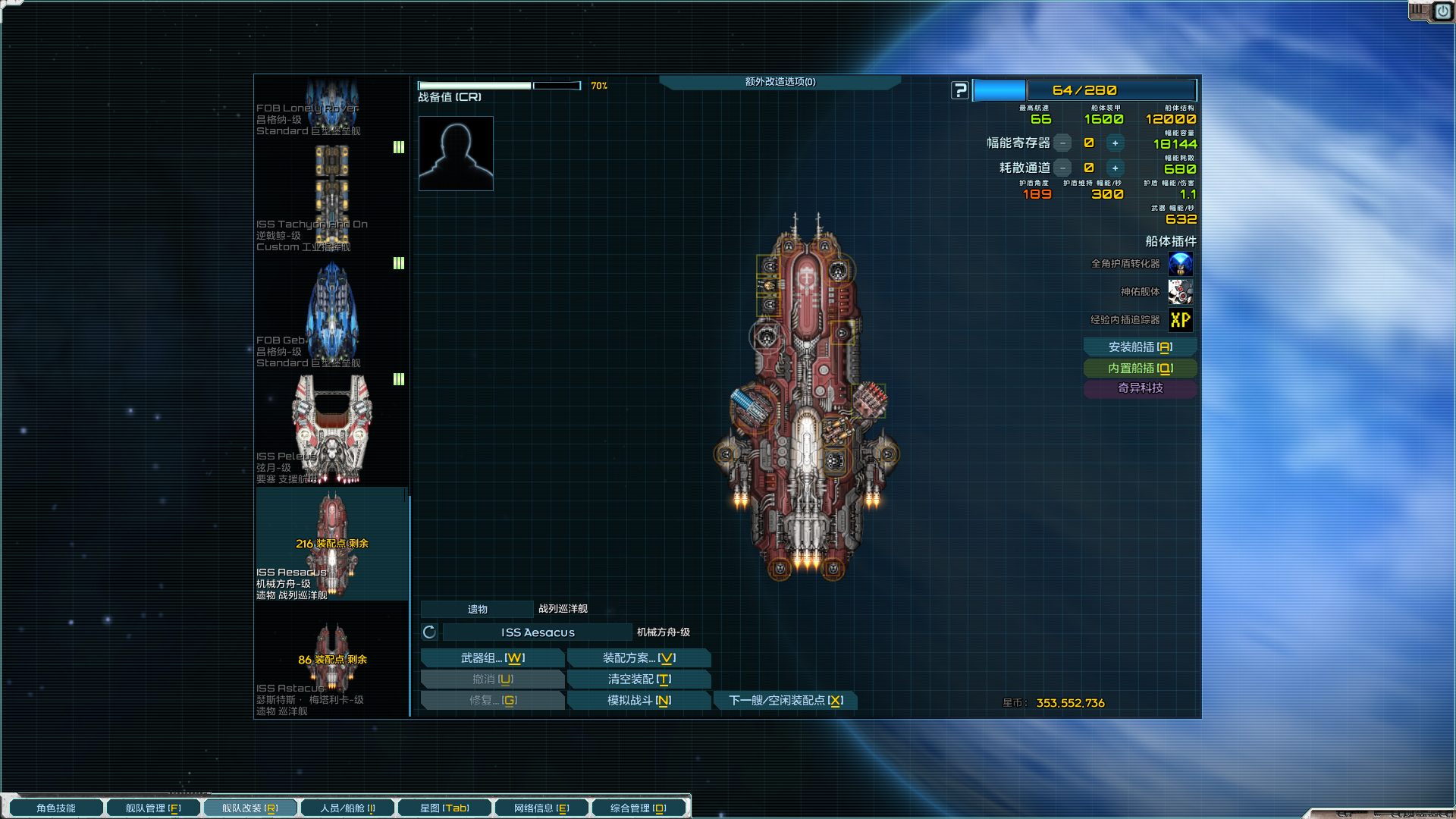Increase dissipation vents with plus button
The width and height of the screenshot is (1456, 819).
coord(1115,168)
